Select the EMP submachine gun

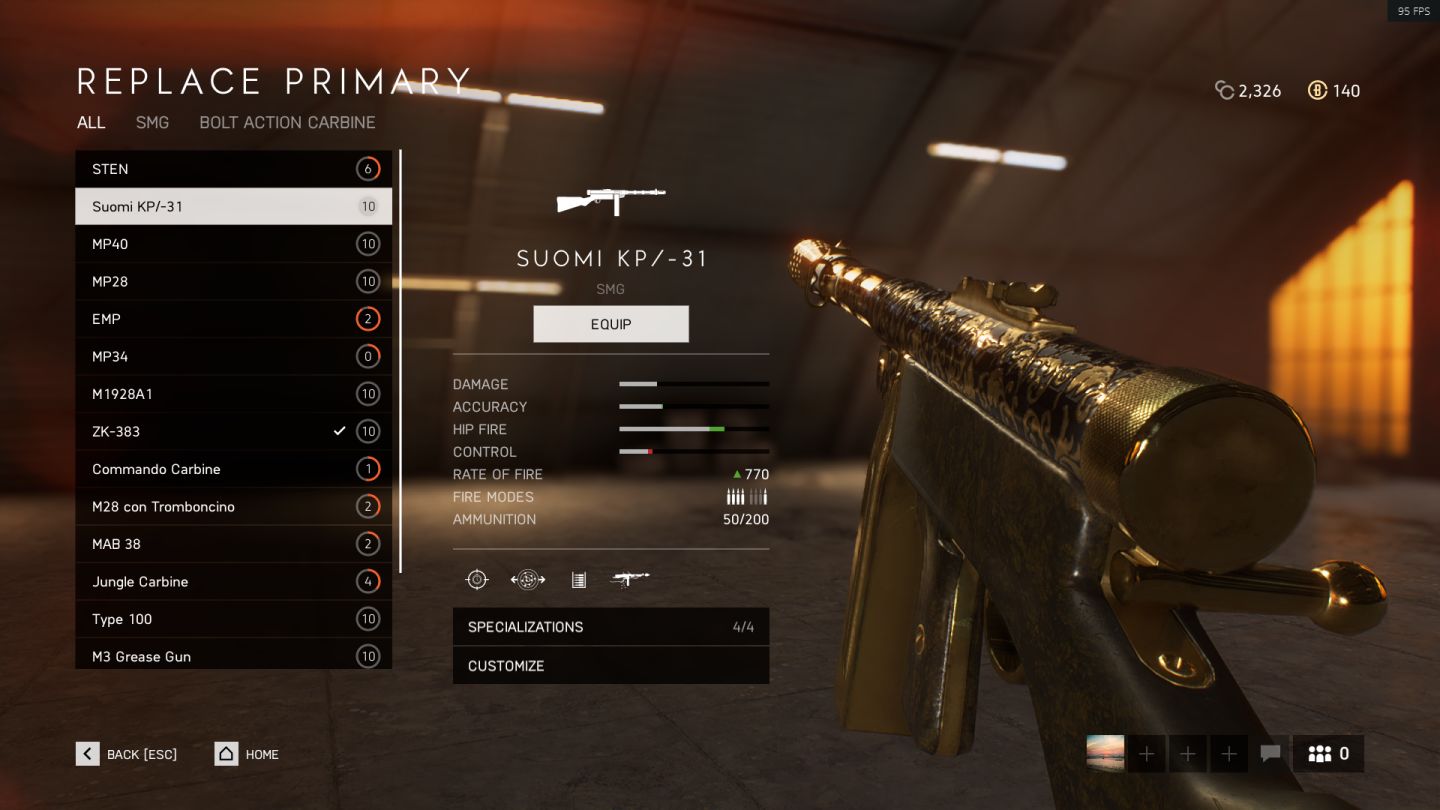(233, 319)
